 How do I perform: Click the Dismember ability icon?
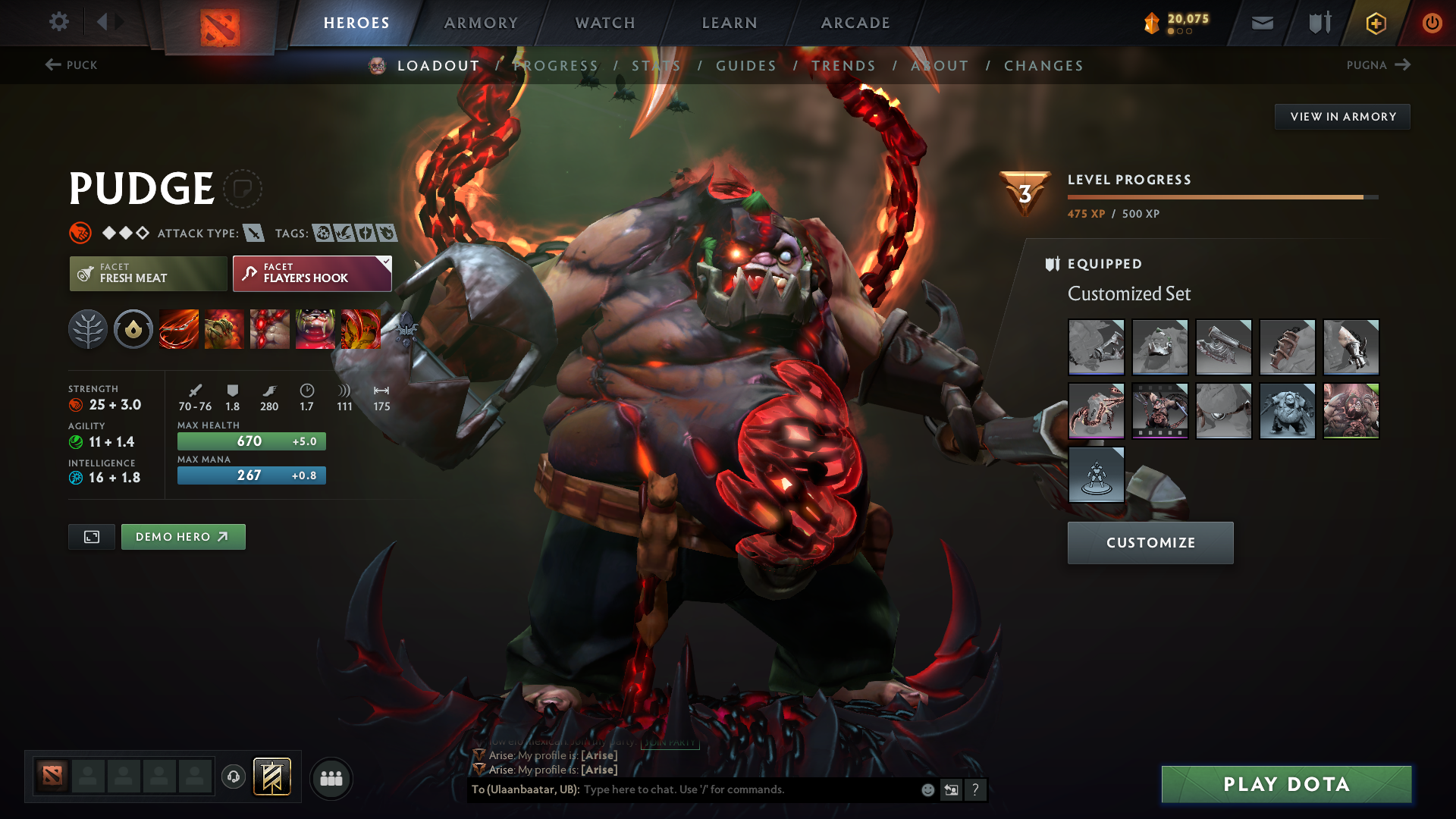(x=315, y=329)
